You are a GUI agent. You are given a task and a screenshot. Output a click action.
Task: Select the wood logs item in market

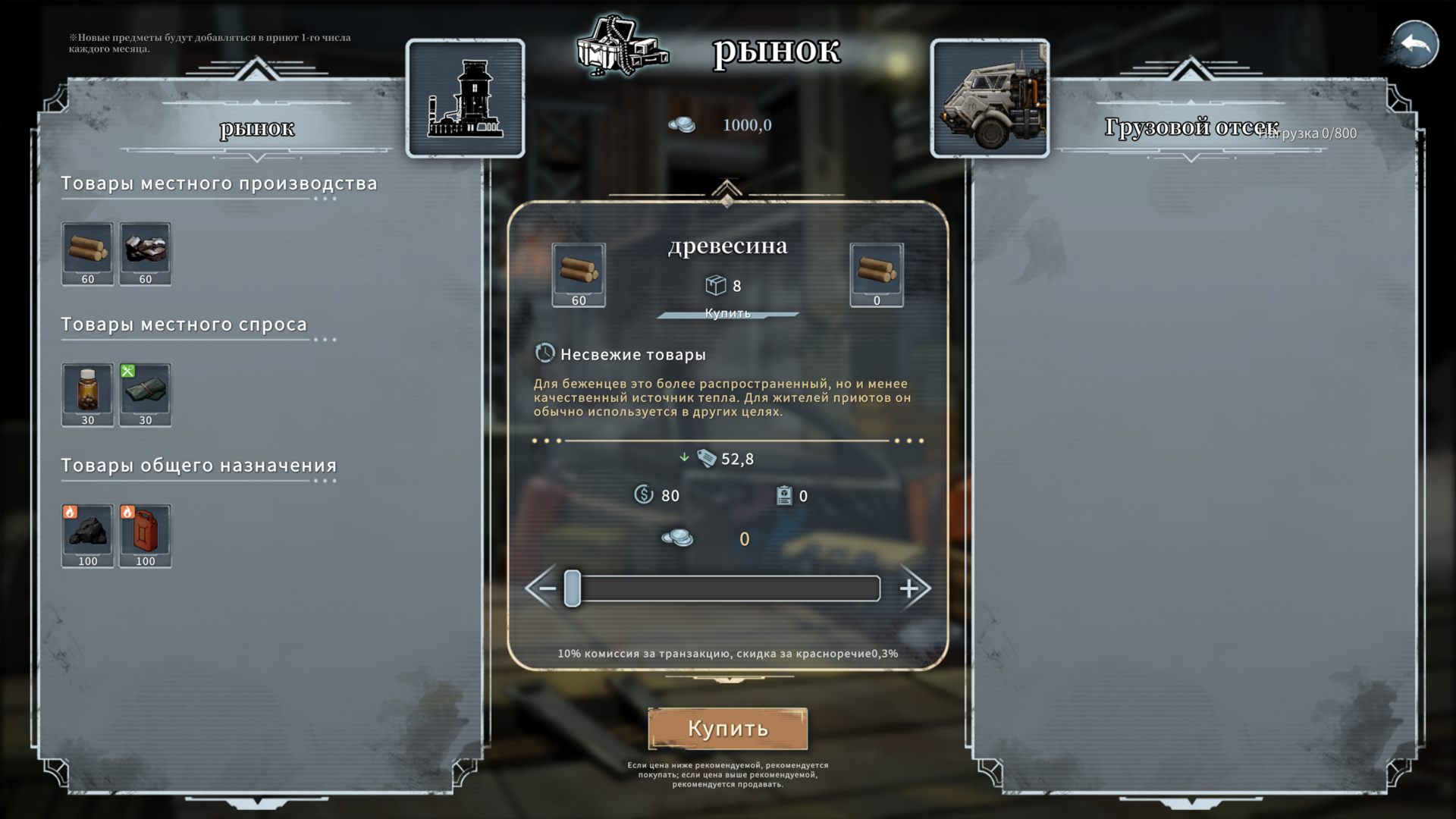(x=88, y=253)
